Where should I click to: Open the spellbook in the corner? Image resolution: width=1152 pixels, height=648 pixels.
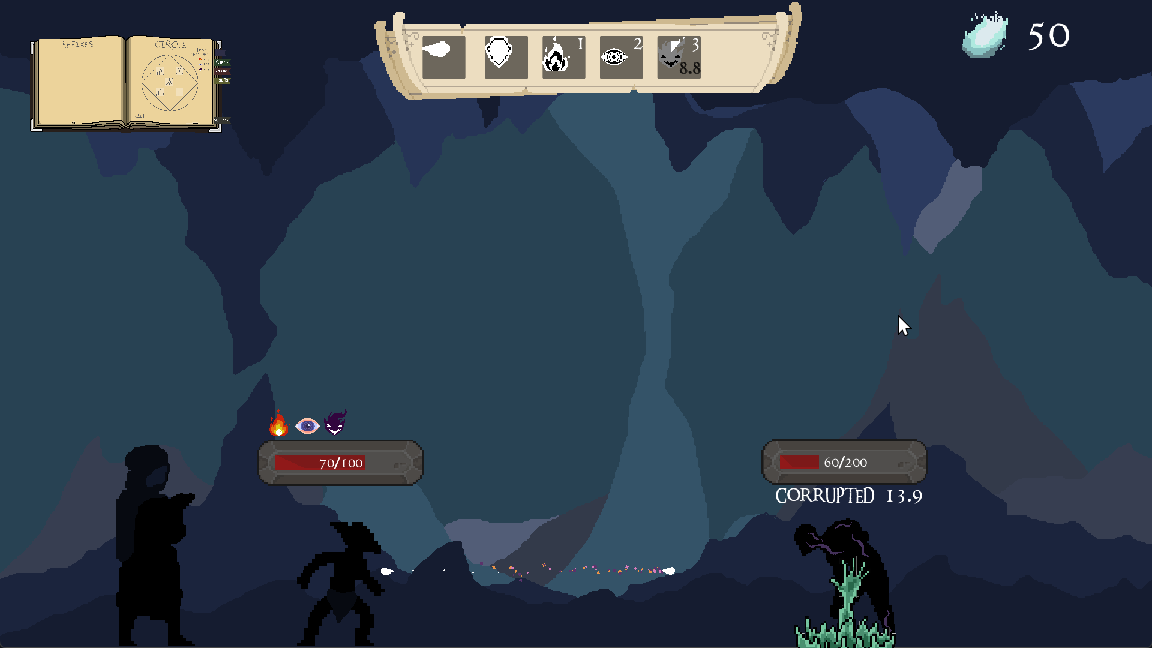point(126,82)
